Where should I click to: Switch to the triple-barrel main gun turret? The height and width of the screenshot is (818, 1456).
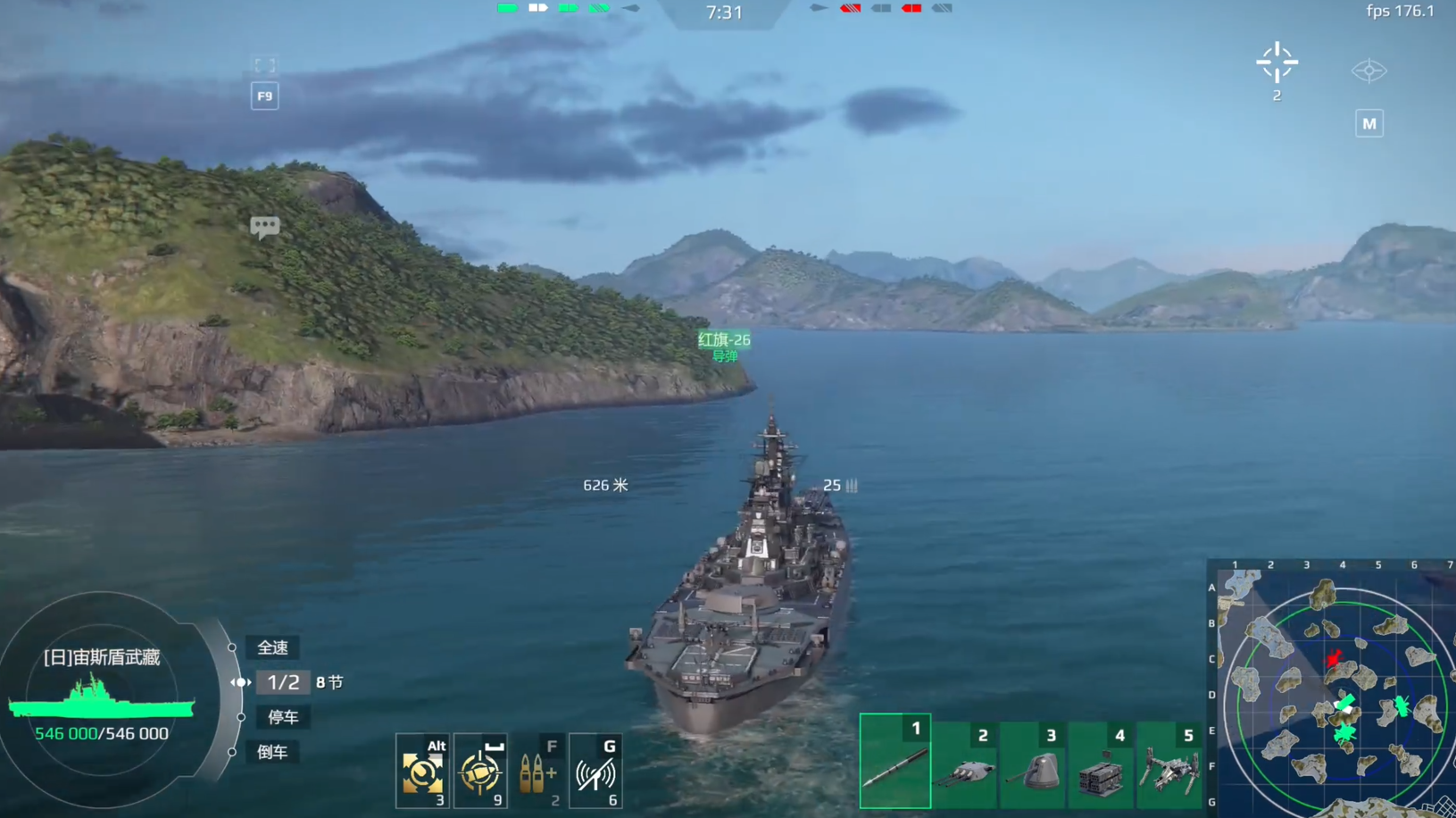point(964,766)
